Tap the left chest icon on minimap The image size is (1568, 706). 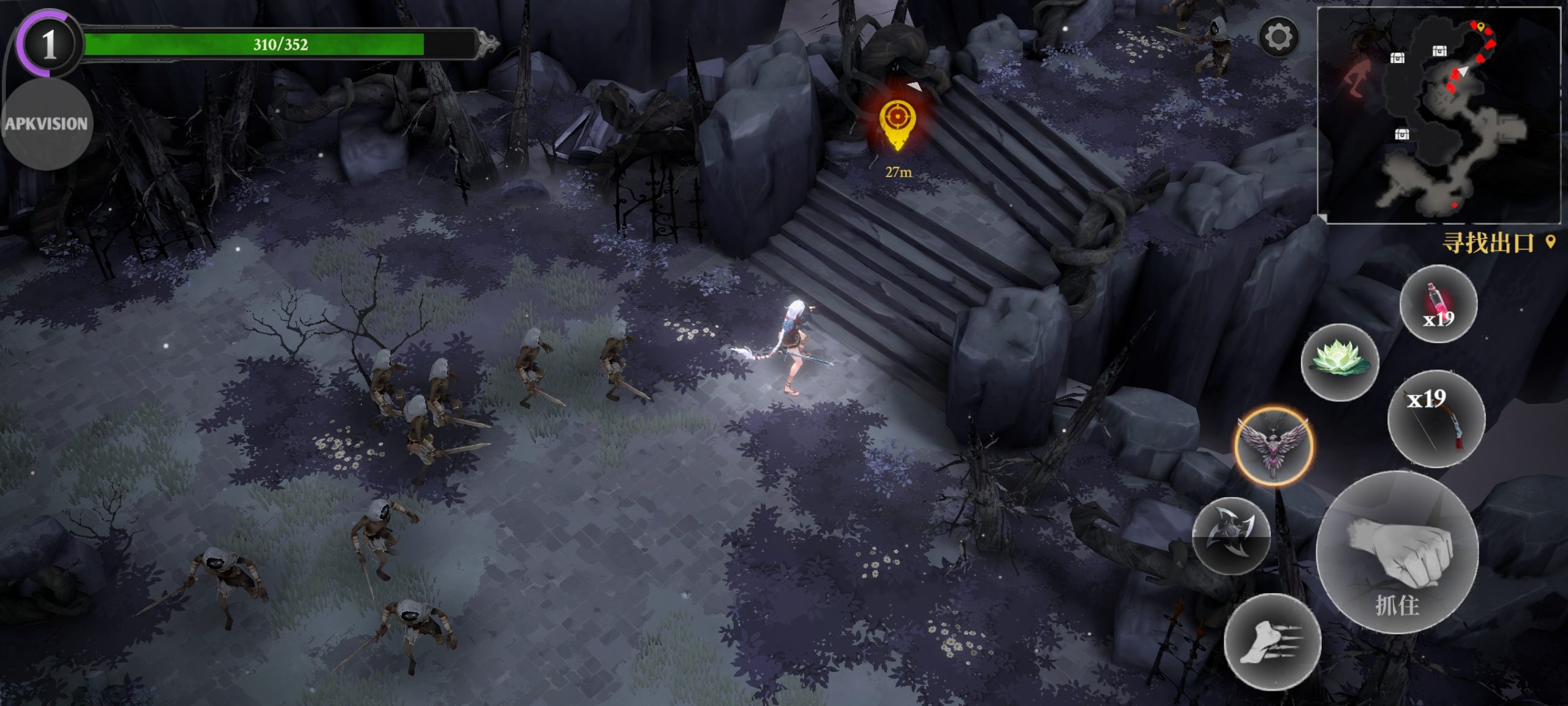[1398, 58]
